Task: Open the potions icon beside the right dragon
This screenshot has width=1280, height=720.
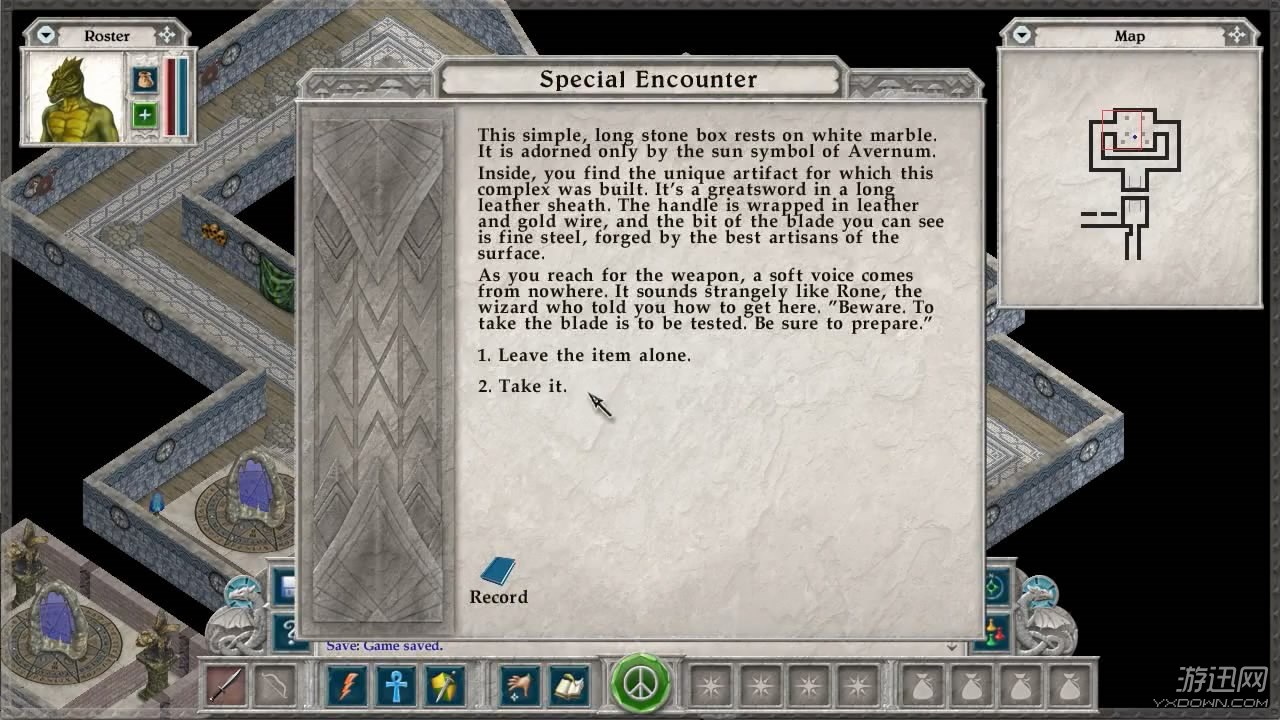Action: click(x=995, y=632)
